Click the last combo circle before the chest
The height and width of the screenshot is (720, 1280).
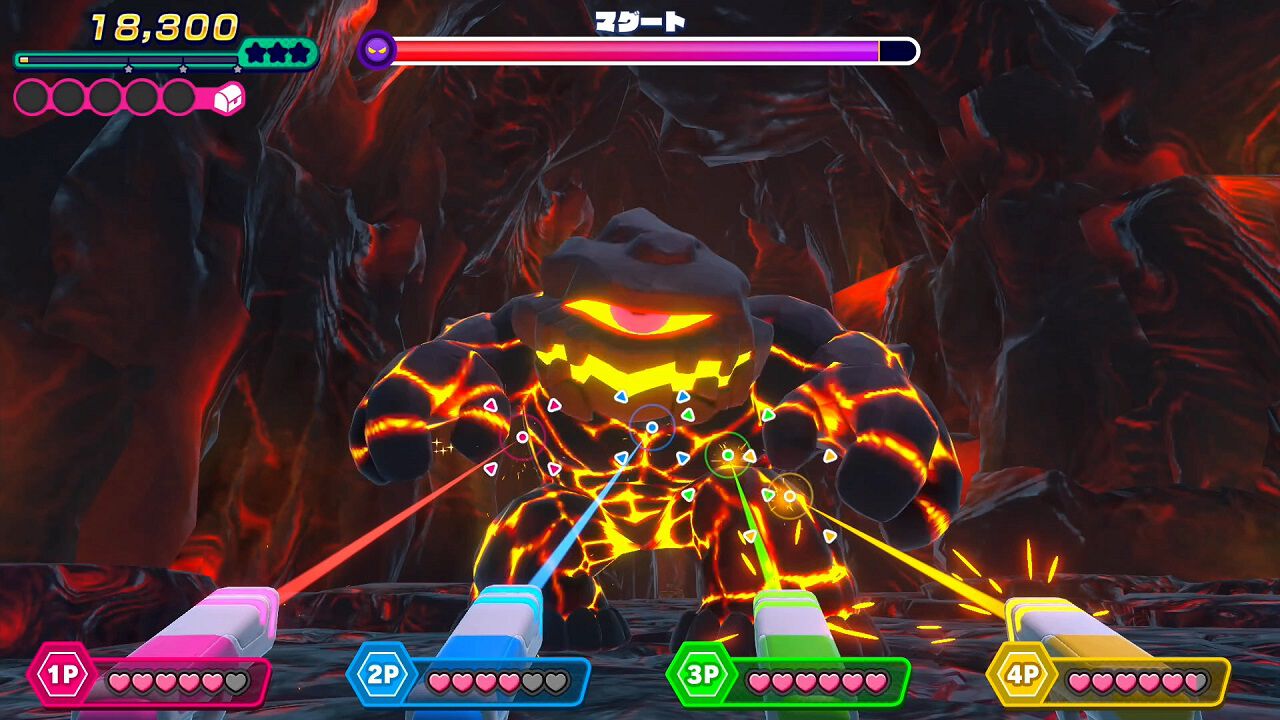point(178,97)
